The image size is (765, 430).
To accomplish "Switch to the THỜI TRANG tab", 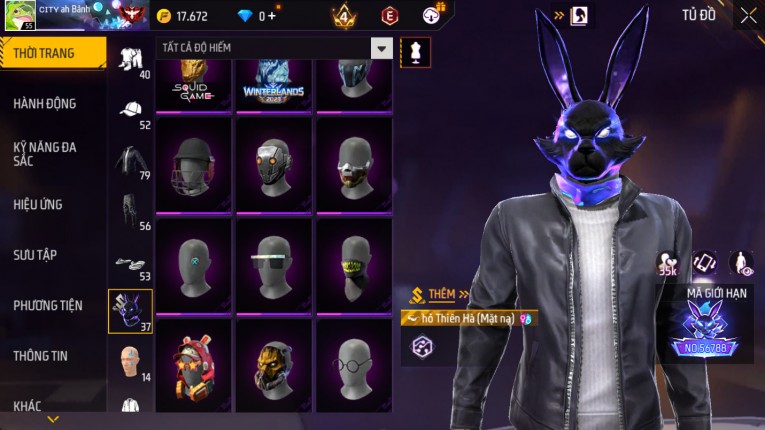I will pos(52,53).
